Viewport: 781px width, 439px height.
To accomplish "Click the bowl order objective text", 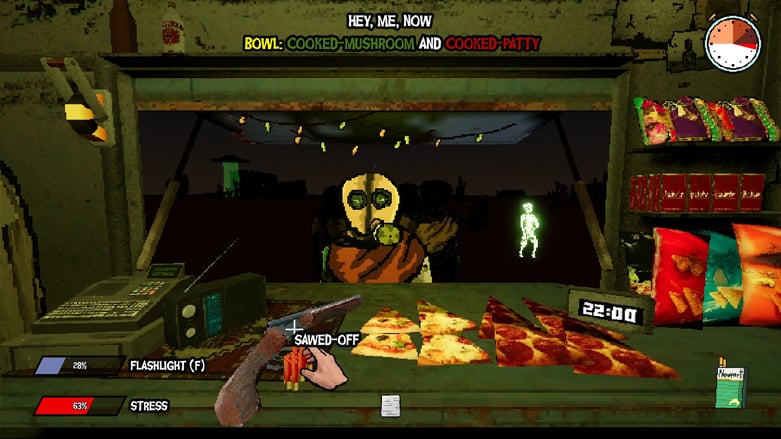I will point(392,44).
